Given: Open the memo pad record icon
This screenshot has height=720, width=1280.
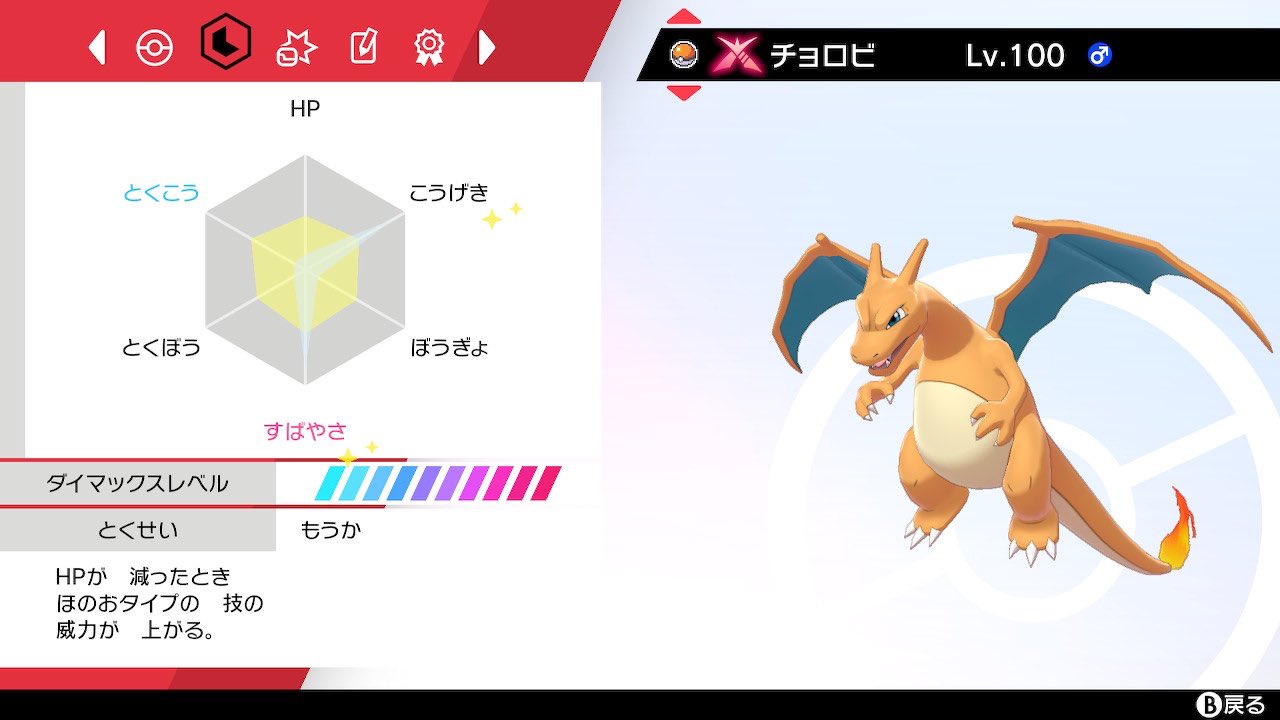Looking at the screenshot, I should pos(365,46).
